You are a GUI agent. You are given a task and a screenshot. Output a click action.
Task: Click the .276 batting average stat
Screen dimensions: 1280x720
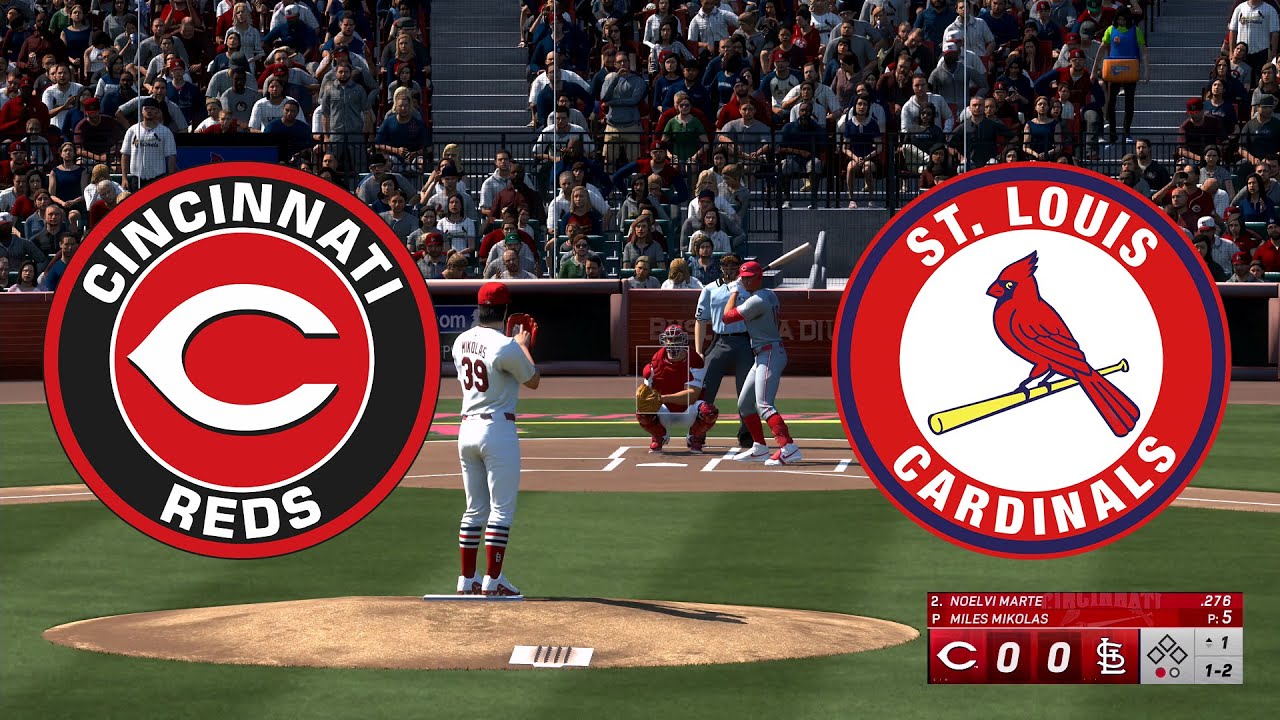coord(1217,601)
